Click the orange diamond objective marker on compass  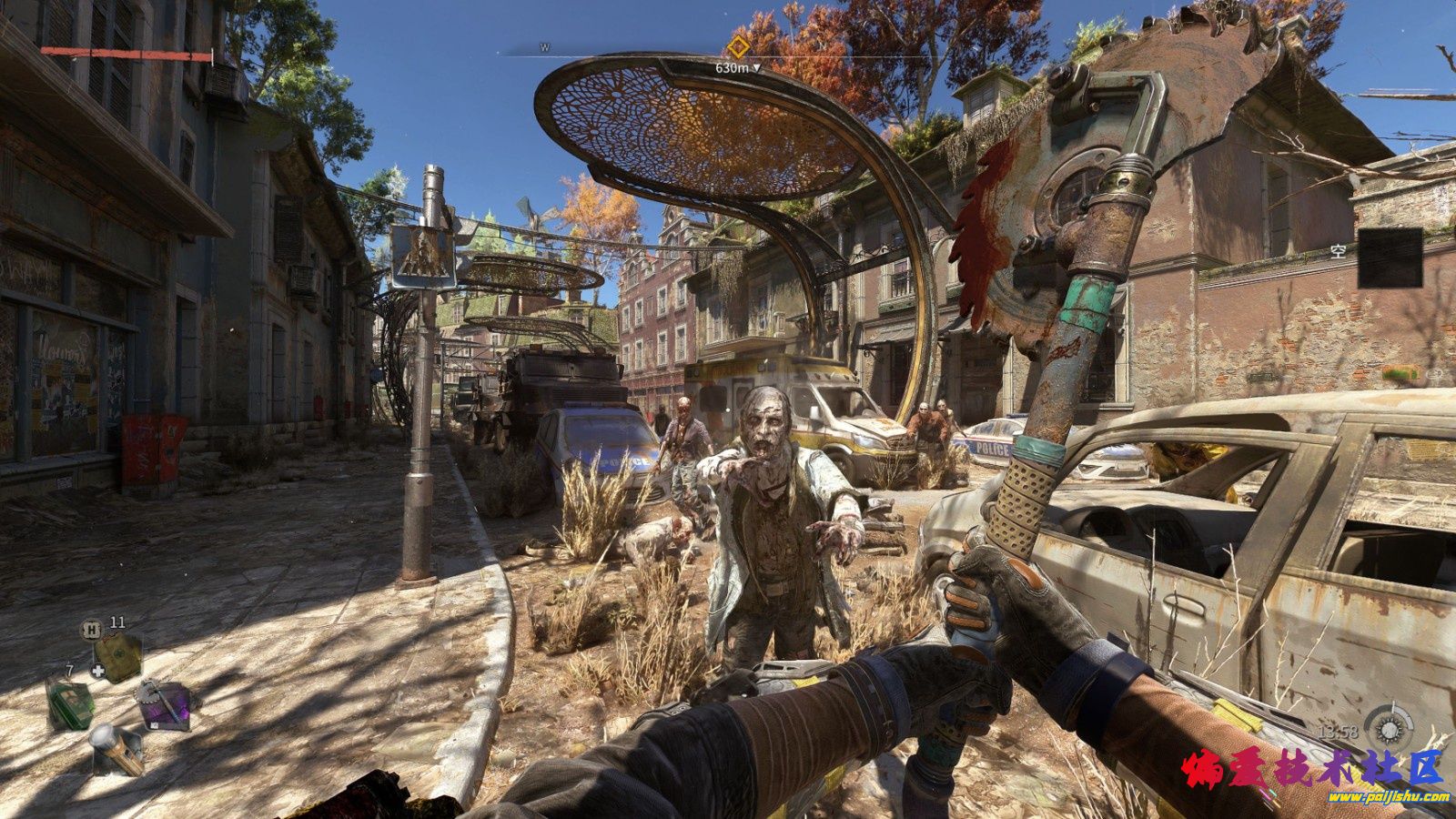(x=738, y=47)
